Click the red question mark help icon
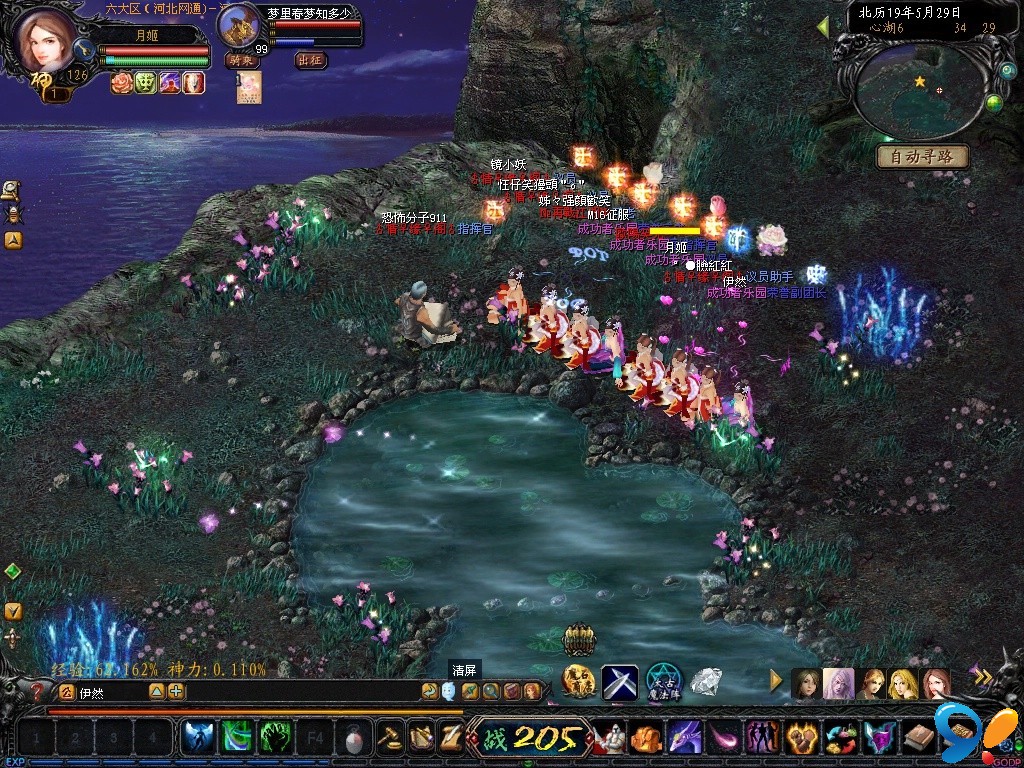This screenshot has height=768, width=1024. tap(38, 691)
